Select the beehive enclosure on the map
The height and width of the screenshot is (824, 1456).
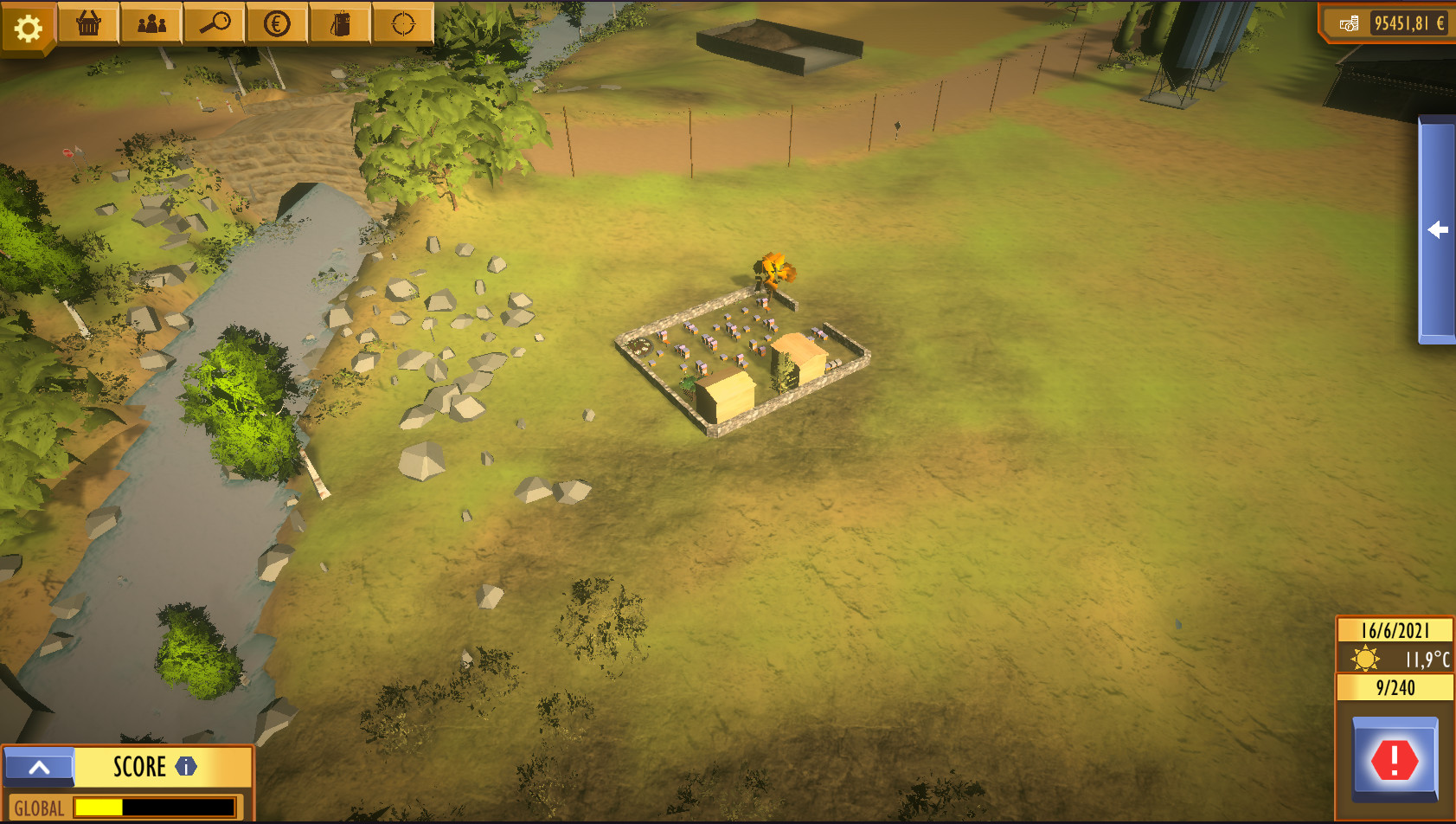pyautogui.click(x=744, y=355)
